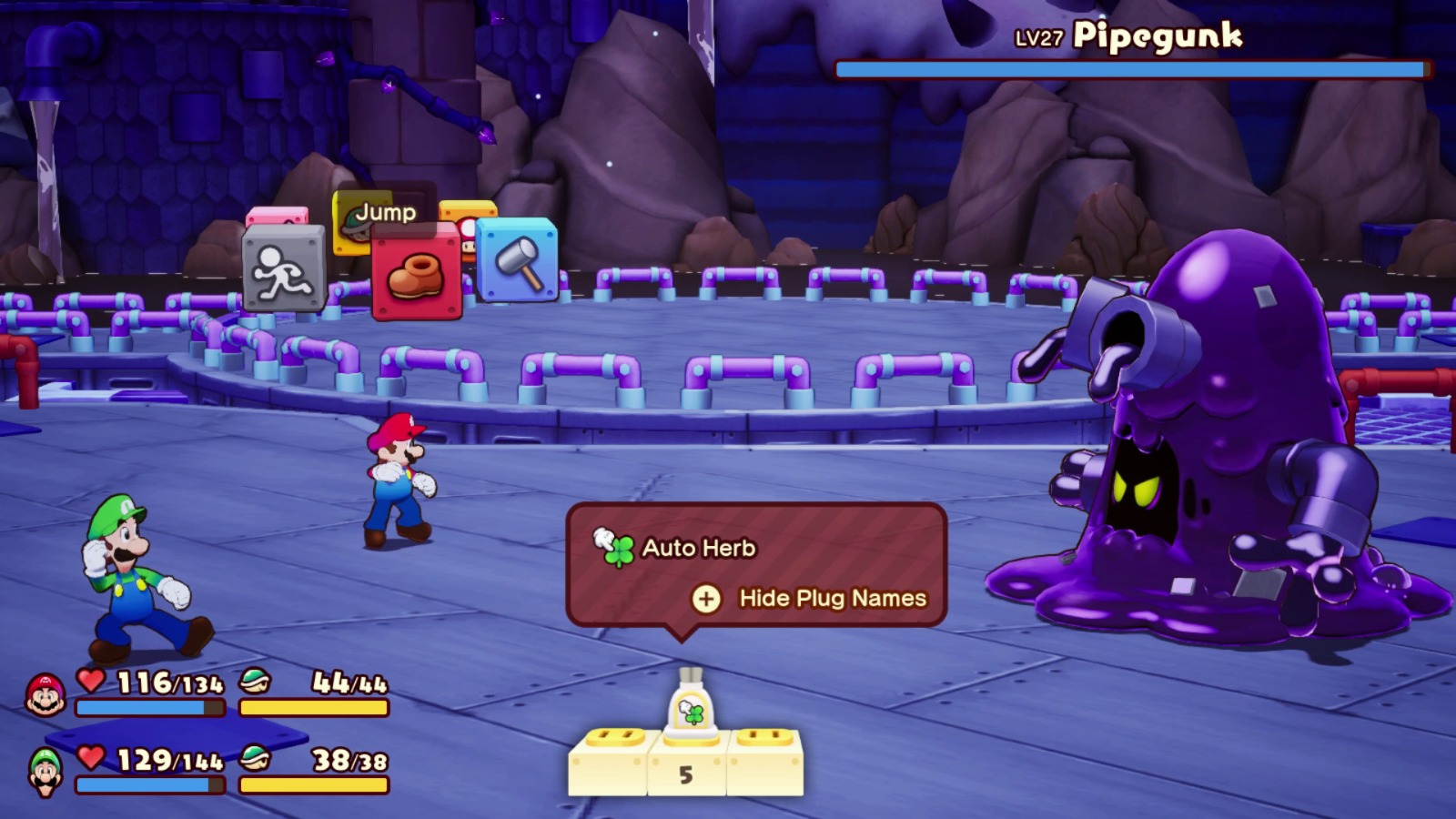Image resolution: width=1456 pixels, height=819 pixels.
Task: Select the red Jump boot command block
Action: point(416,273)
